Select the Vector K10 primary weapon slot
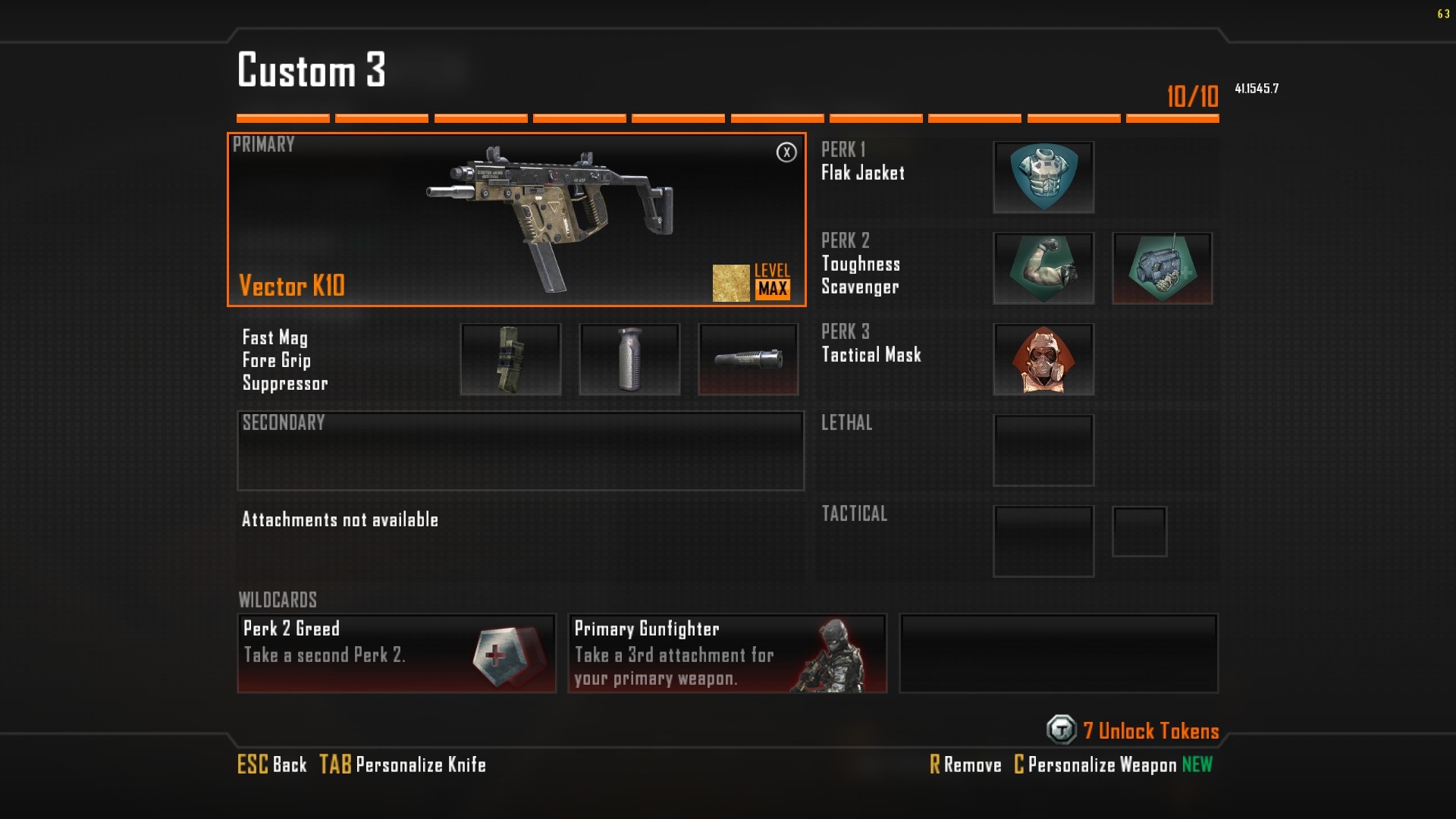This screenshot has height=819, width=1456. [x=516, y=220]
